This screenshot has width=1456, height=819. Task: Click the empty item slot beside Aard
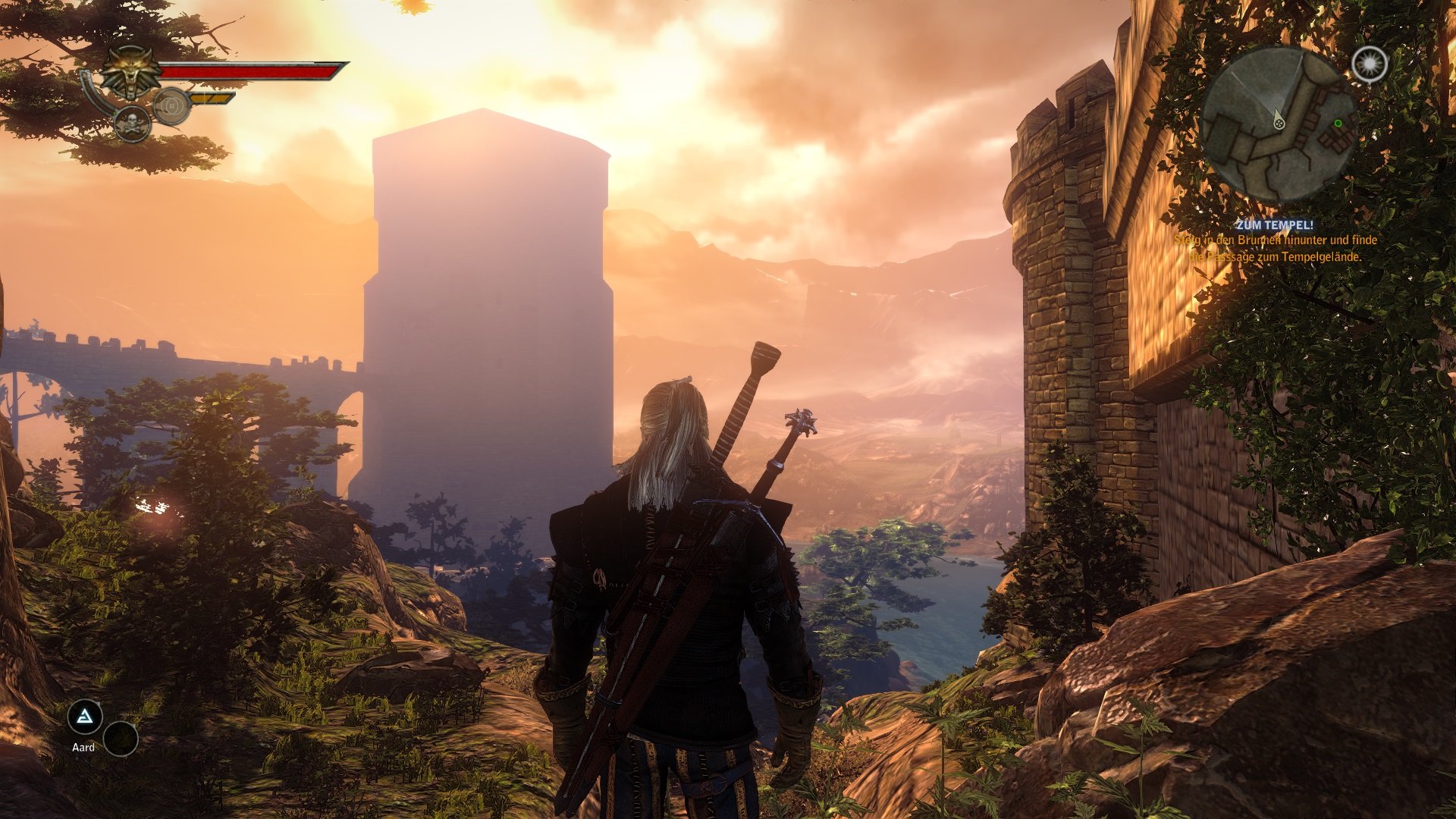pyautogui.click(x=119, y=736)
